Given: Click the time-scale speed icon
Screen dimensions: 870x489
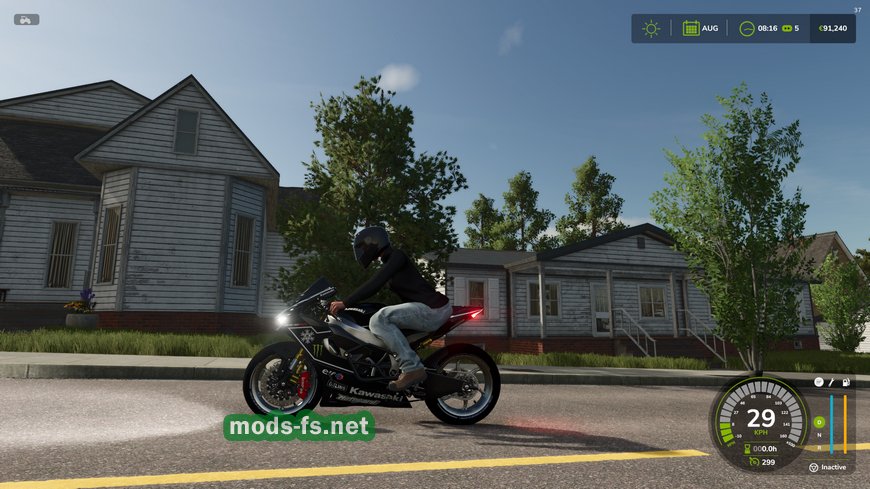Looking at the screenshot, I should coord(785,28).
